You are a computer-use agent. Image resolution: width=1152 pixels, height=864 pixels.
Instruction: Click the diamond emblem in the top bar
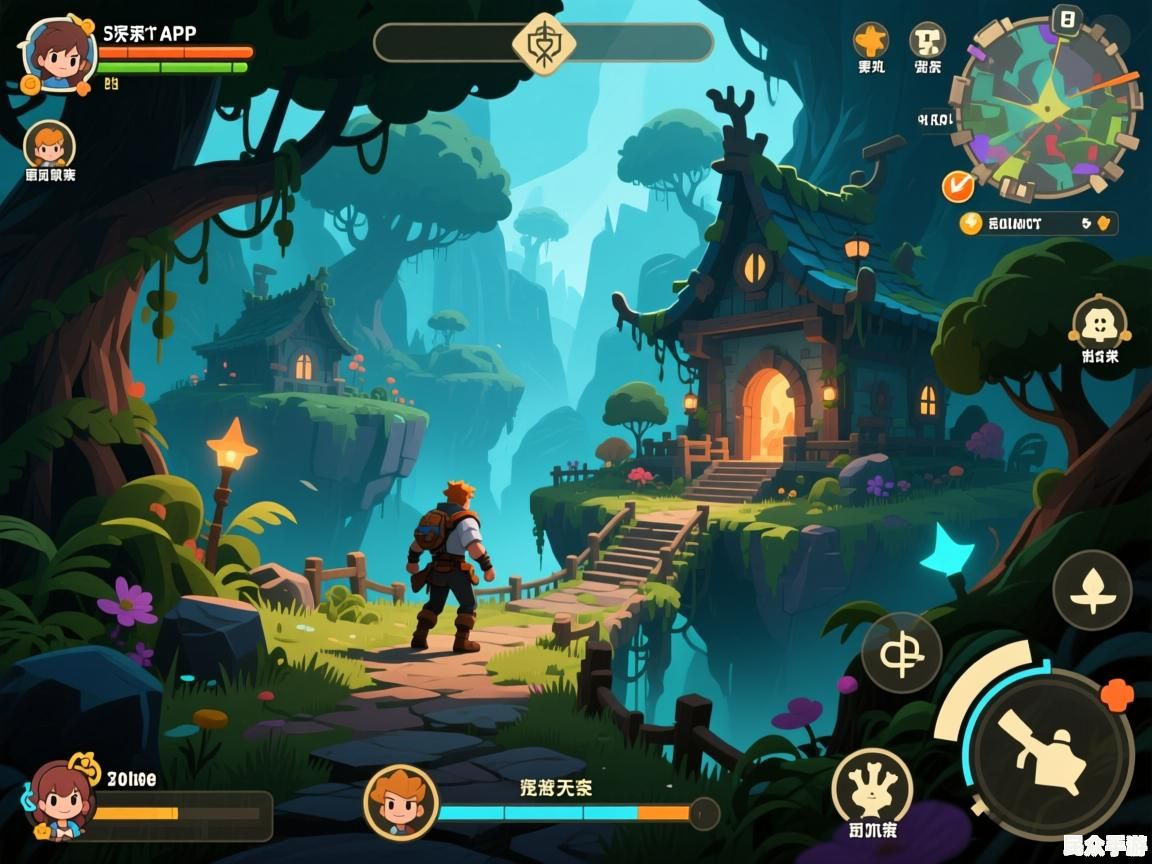[x=543, y=43]
